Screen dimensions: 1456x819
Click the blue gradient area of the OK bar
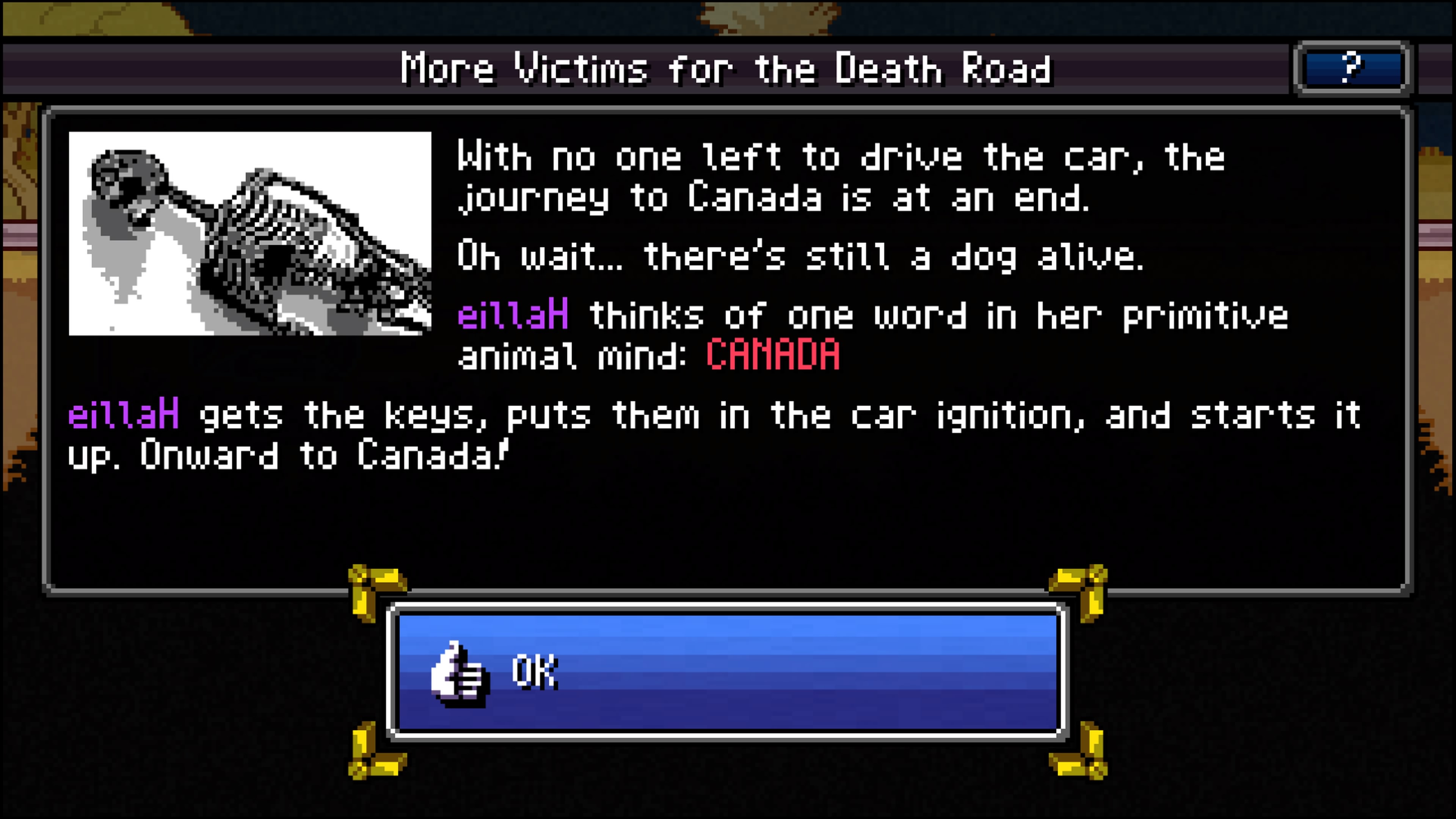[x=848, y=673]
